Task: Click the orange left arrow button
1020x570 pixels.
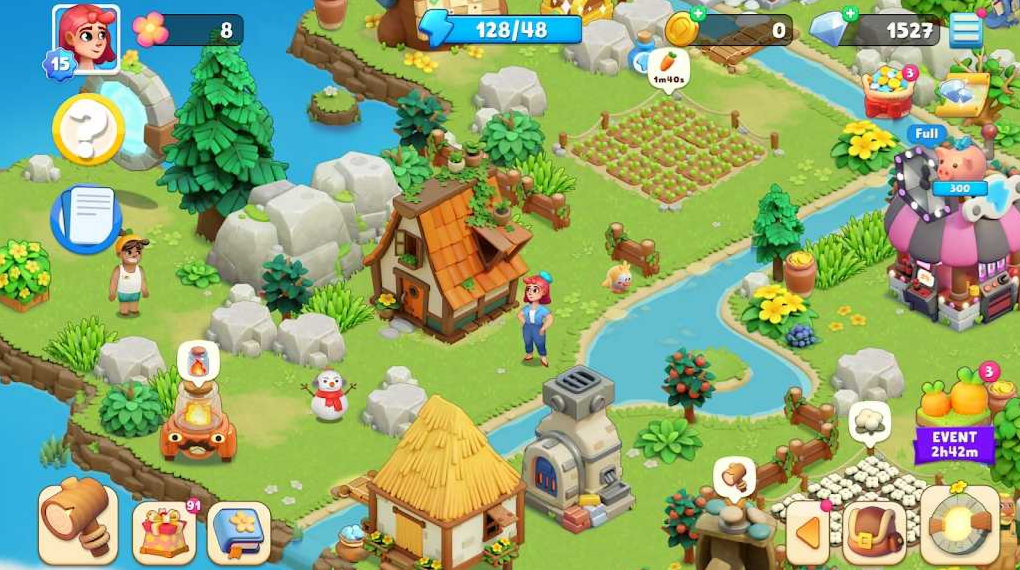Action: 808,532
